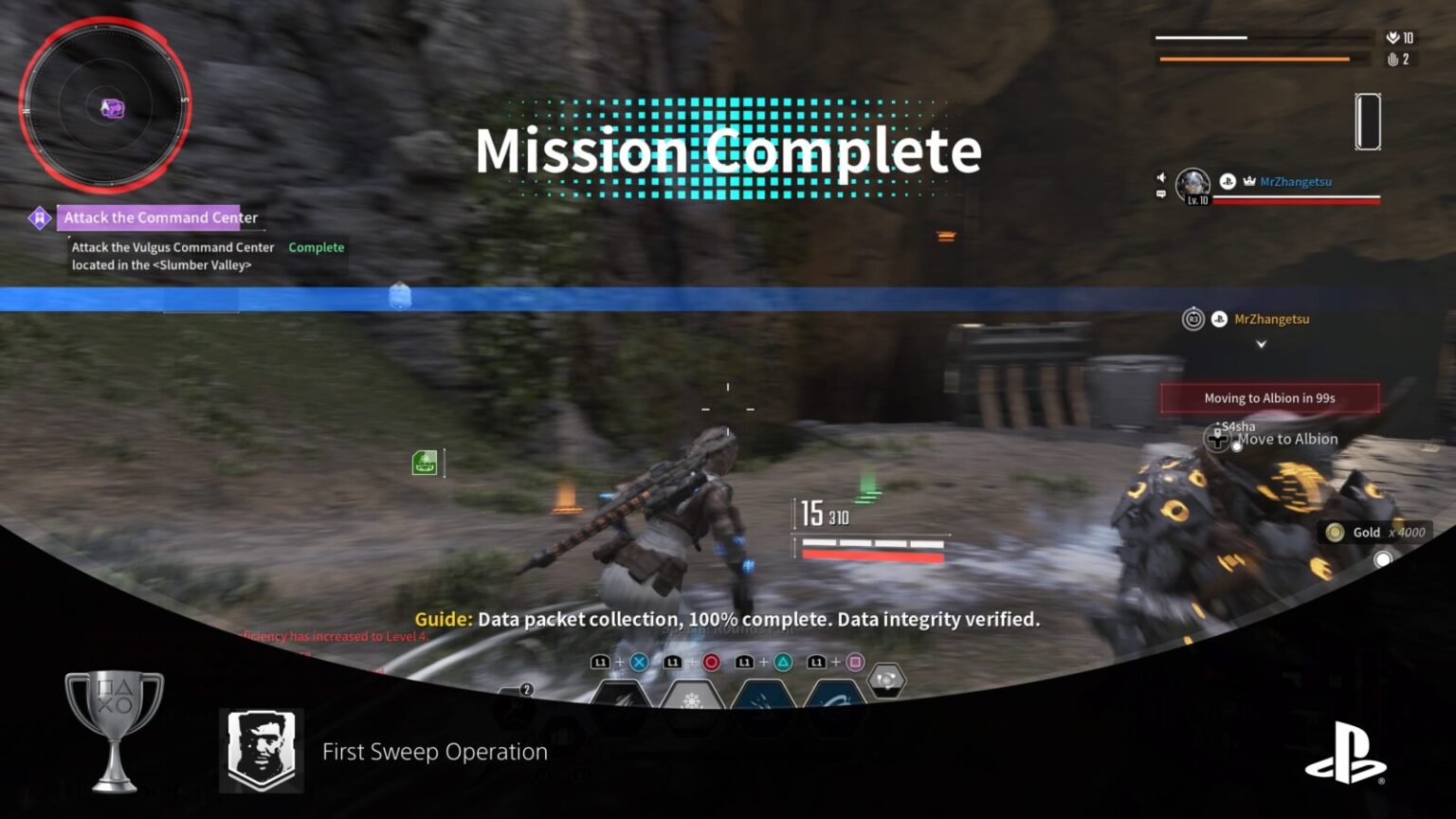Screen dimensions: 1456x819
Task: Mute the speaker icon next to MrZhangetsu's player plate
Action: point(1161,177)
